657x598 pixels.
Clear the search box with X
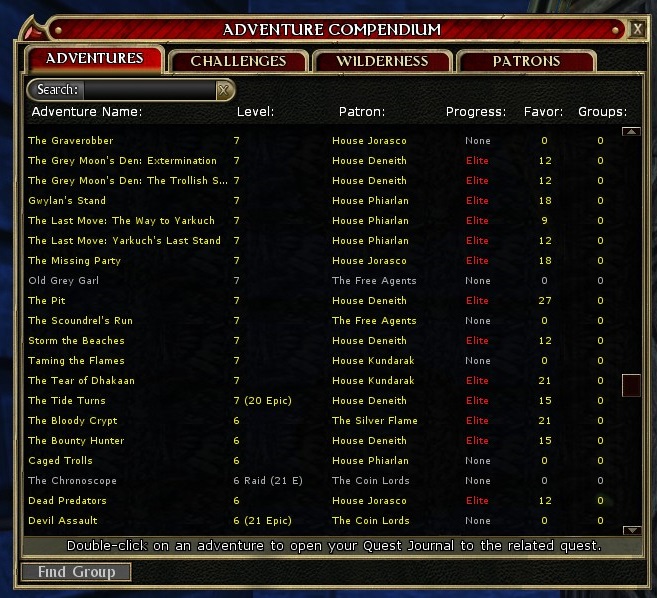pyautogui.click(x=224, y=90)
